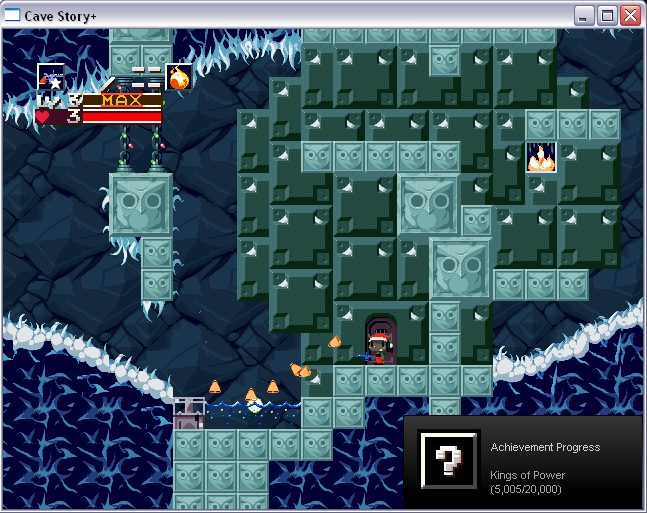This screenshot has width=647, height=513.
Task: Minimize the Cave Story+ window
Action: (x=584, y=15)
